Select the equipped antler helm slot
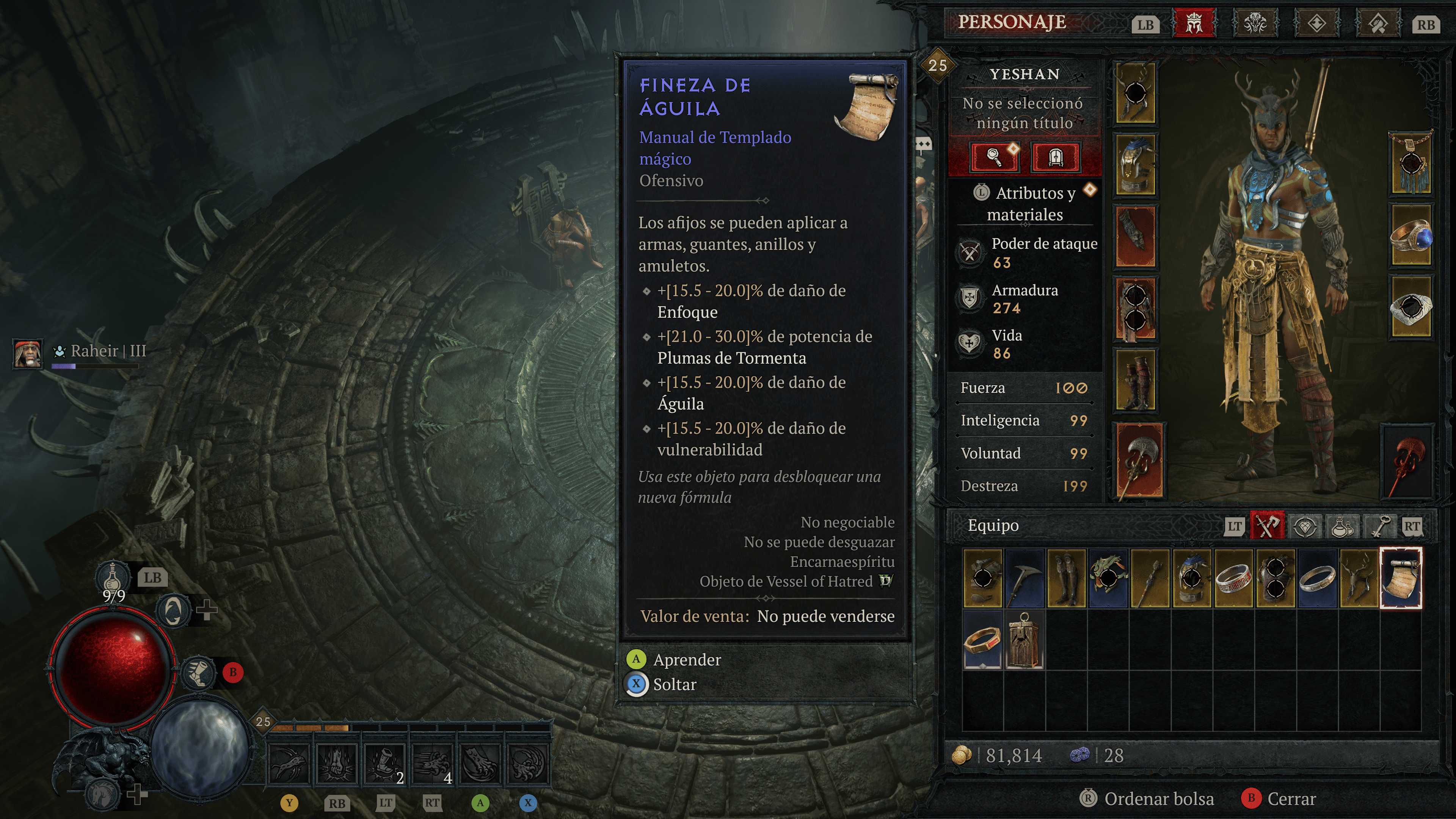The width and height of the screenshot is (1456, 819). coord(1135,93)
